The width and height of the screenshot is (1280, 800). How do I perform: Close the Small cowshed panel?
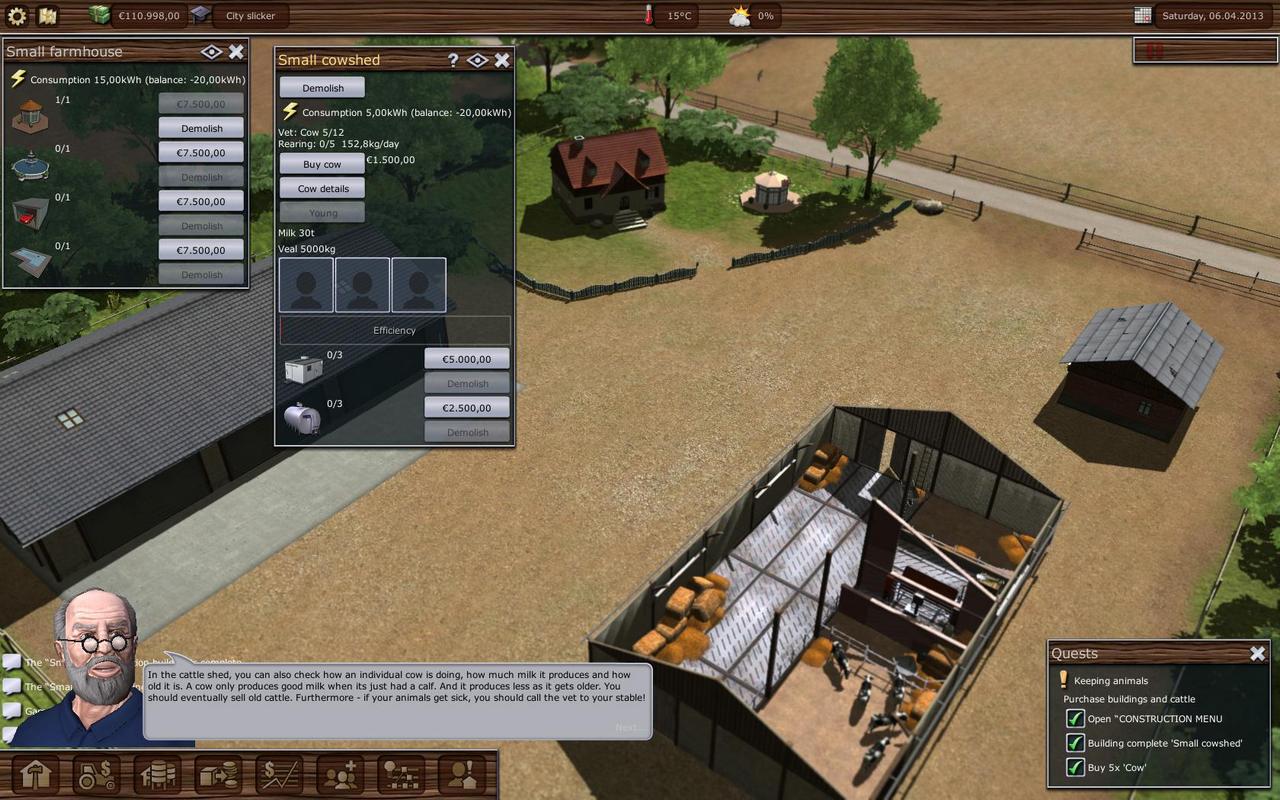[502, 60]
